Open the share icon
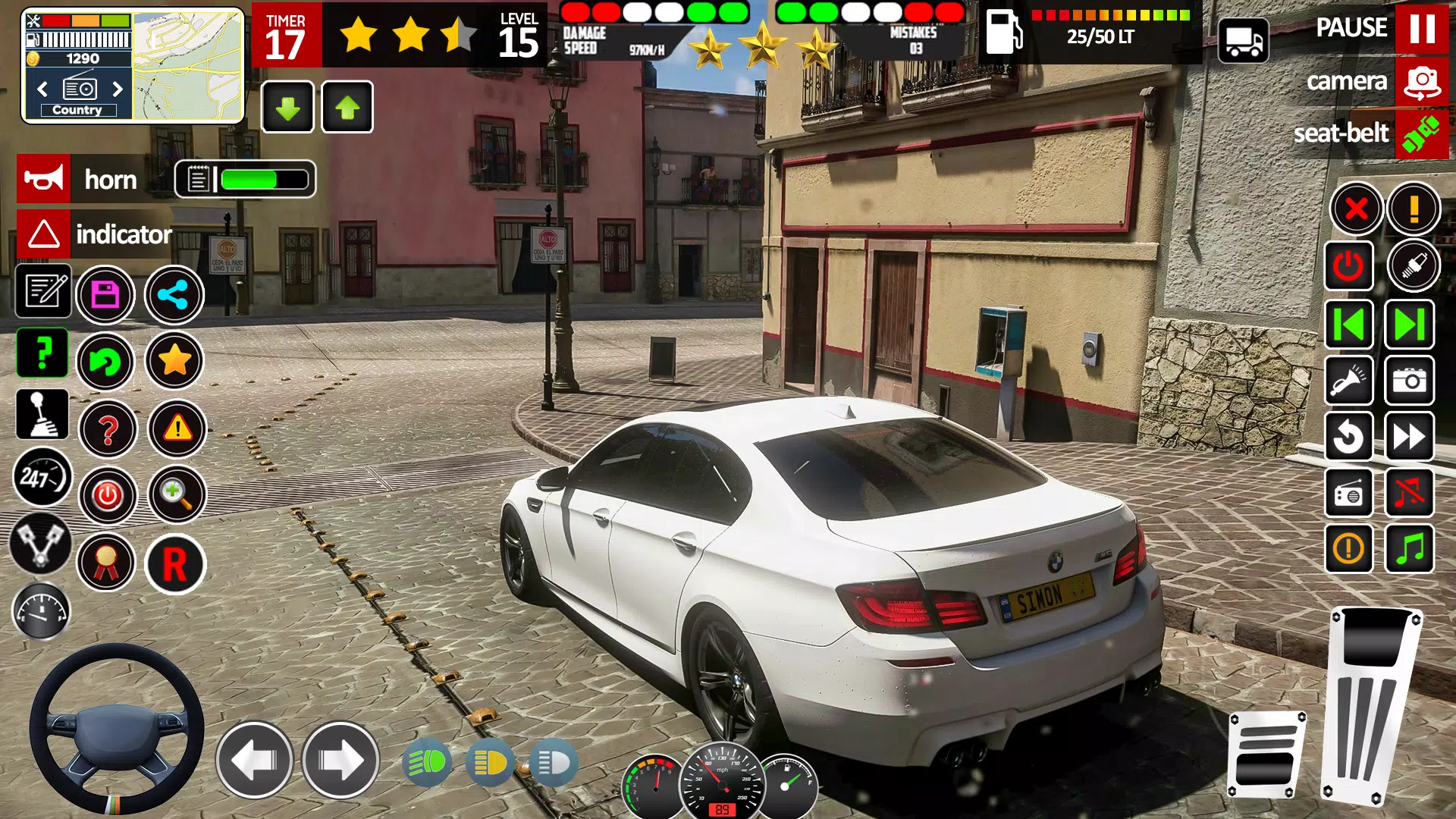 click(174, 295)
